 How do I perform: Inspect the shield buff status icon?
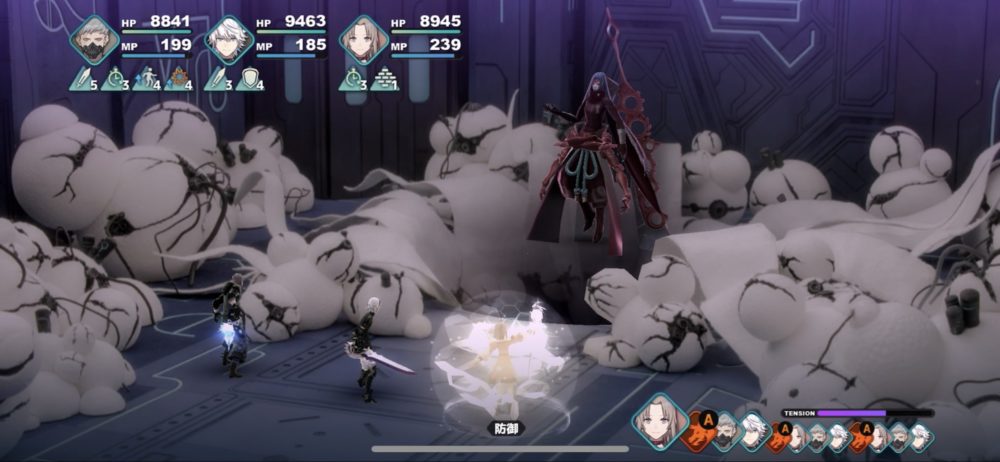coord(251,78)
